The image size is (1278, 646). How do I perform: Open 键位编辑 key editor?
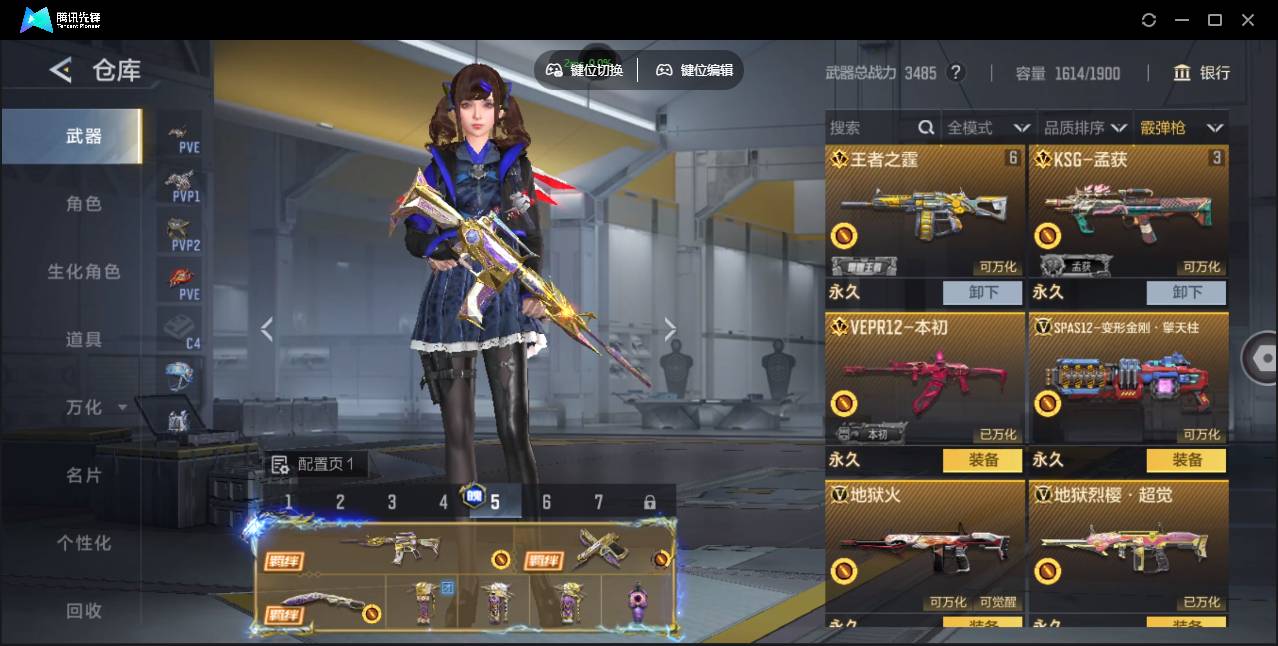pyautogui.click(x=694, y=70)
